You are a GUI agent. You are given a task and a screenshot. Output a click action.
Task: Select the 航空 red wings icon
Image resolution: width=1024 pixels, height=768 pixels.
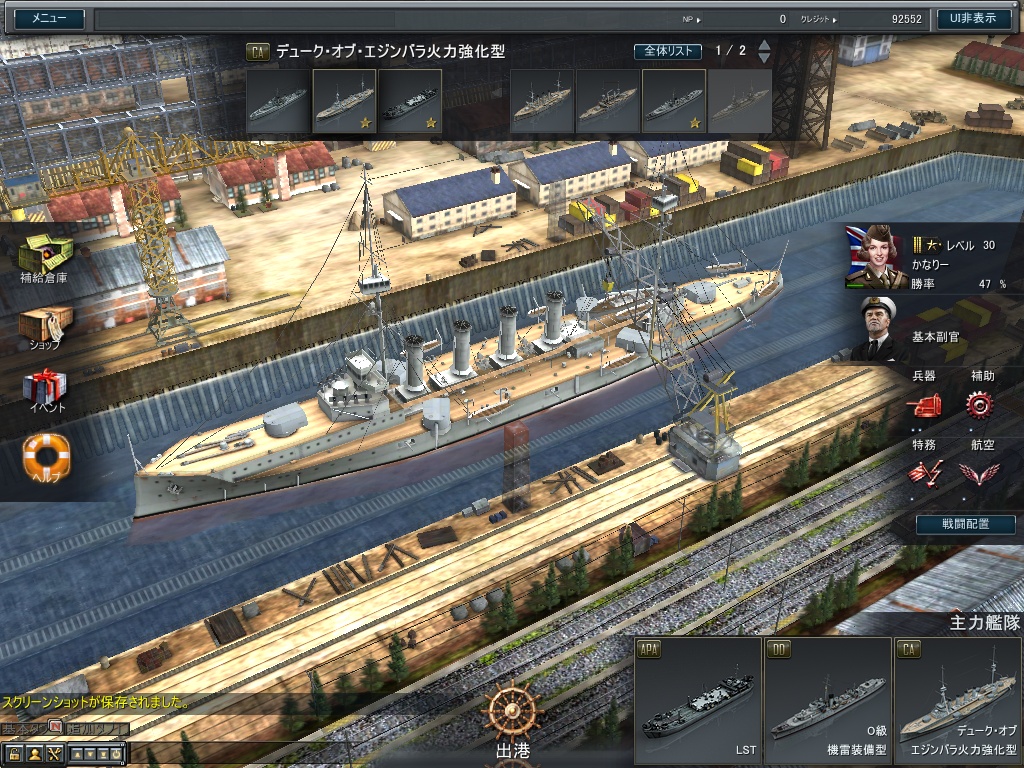980,472
